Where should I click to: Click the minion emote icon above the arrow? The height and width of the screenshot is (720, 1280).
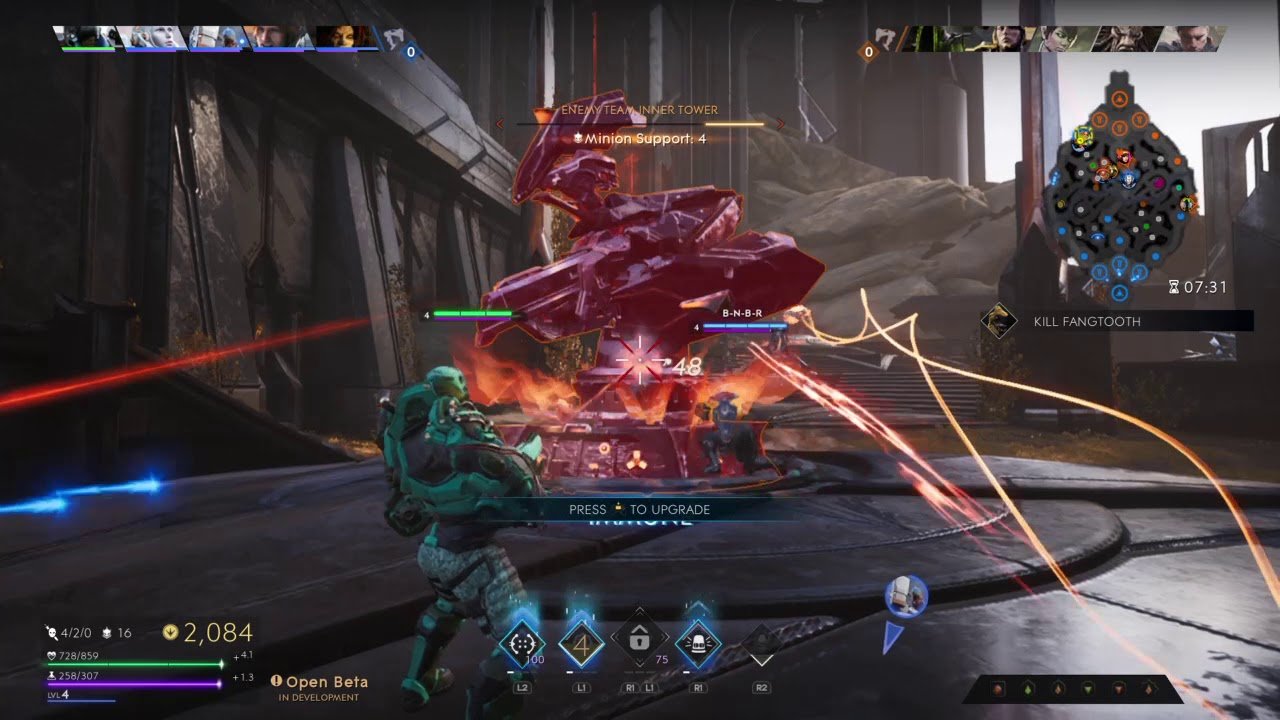(906, 596)
